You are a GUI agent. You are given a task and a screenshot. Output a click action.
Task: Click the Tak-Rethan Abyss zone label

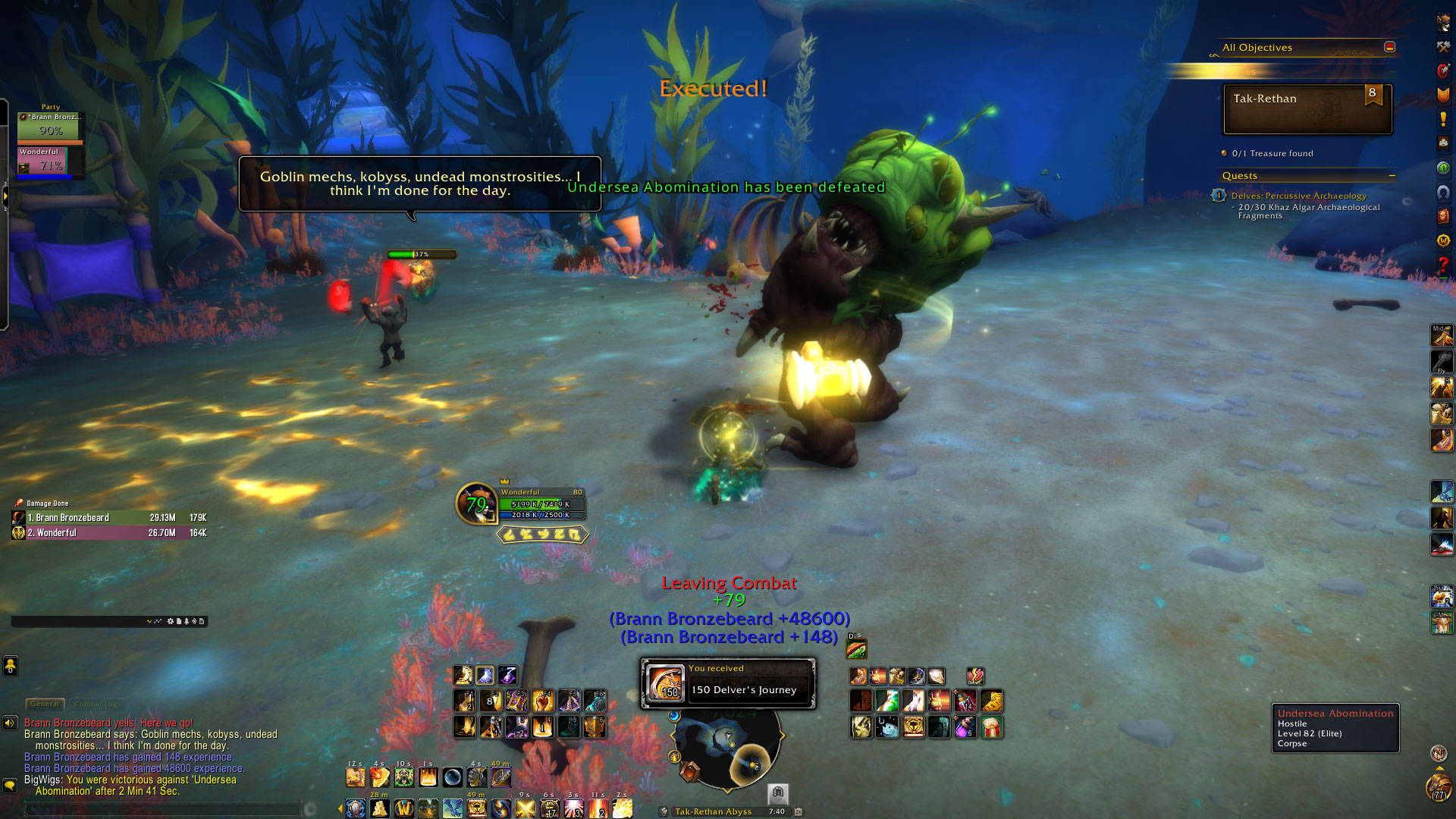tap(713, 811)
